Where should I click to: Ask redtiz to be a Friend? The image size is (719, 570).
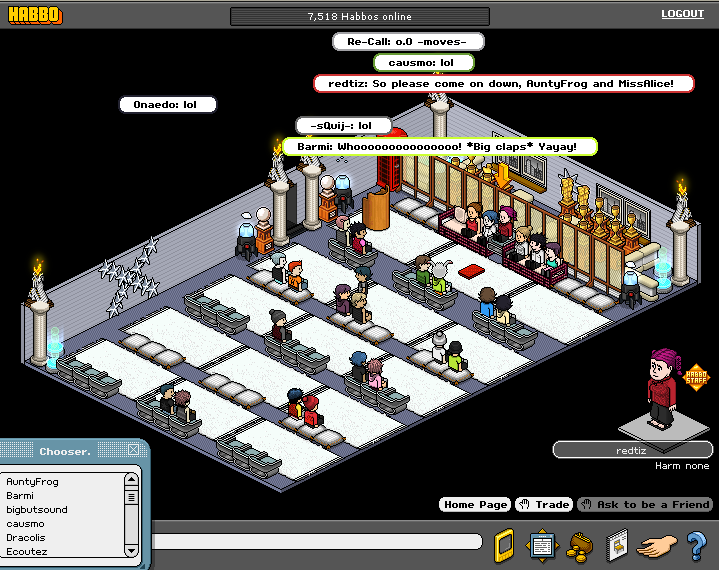click(645, 505)
